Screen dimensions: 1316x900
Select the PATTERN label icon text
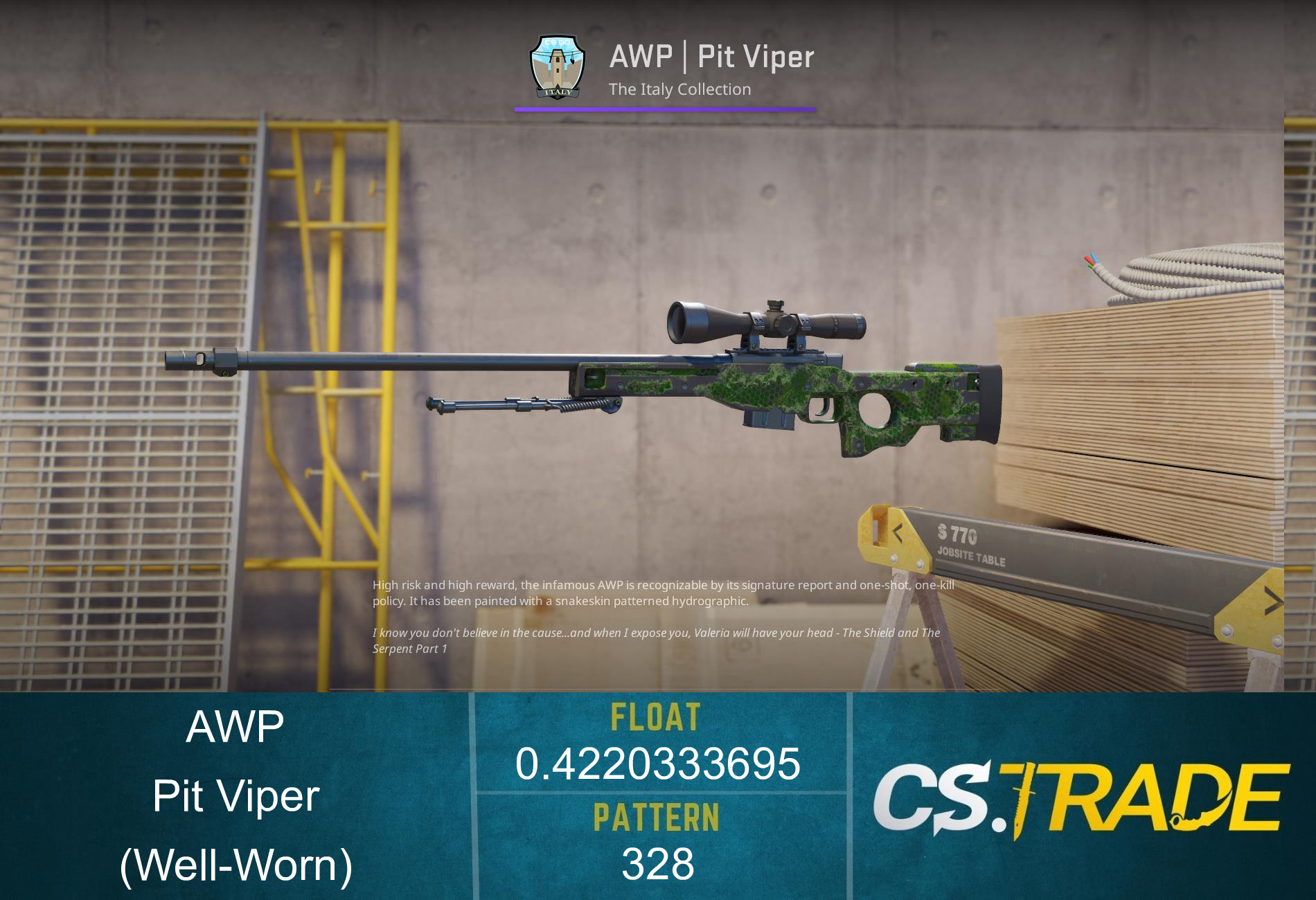[657, 817]
